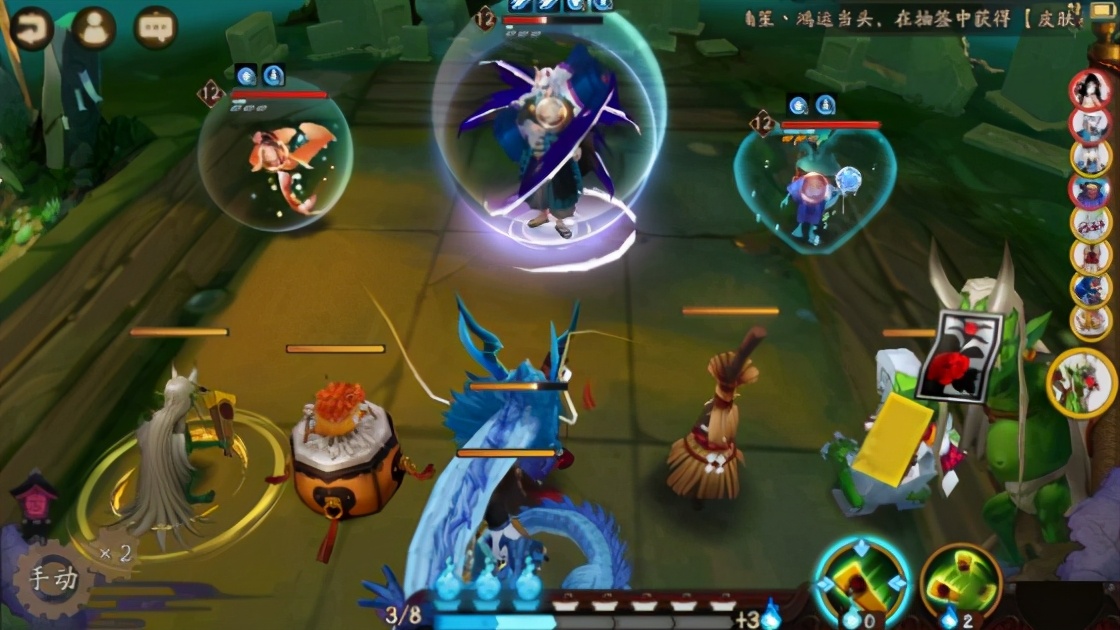Screen dimensions: 1120x630
Task: Change the ×2 battle speed gear
Action: [115, 553]
